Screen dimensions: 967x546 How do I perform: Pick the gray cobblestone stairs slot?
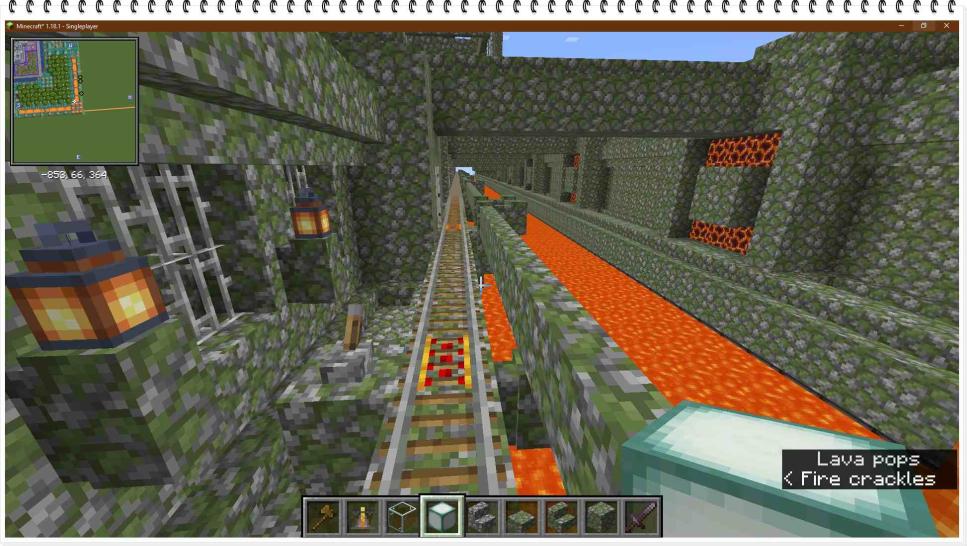[x=481, y=517]
